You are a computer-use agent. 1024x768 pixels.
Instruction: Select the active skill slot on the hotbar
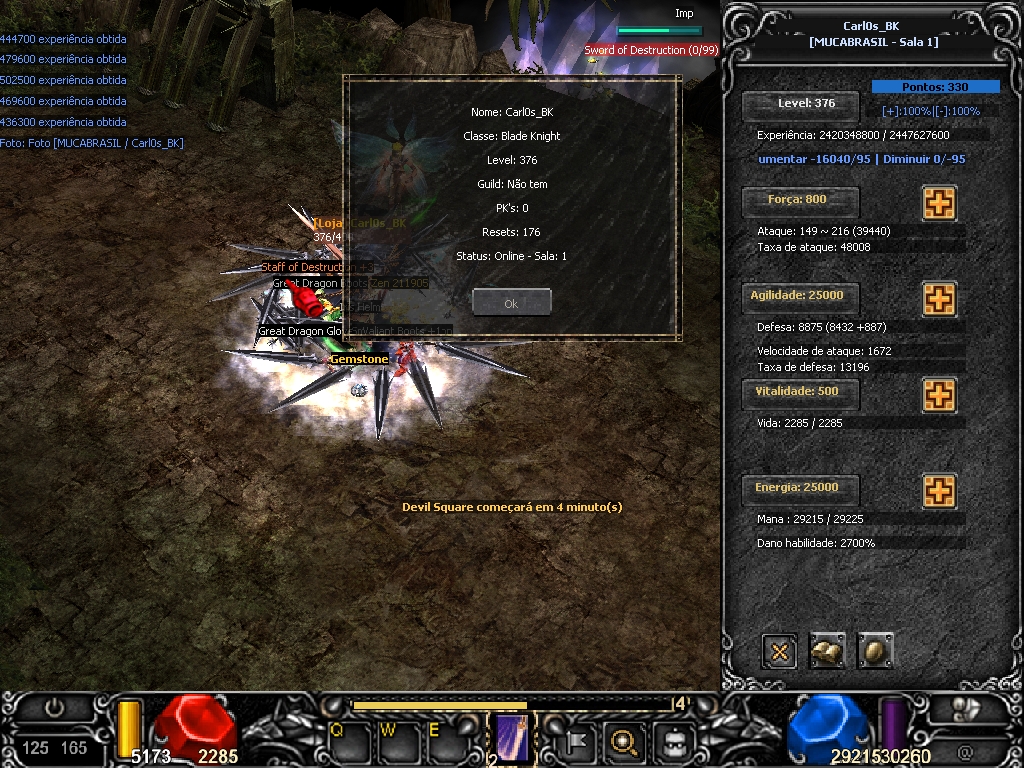point(513,740)
